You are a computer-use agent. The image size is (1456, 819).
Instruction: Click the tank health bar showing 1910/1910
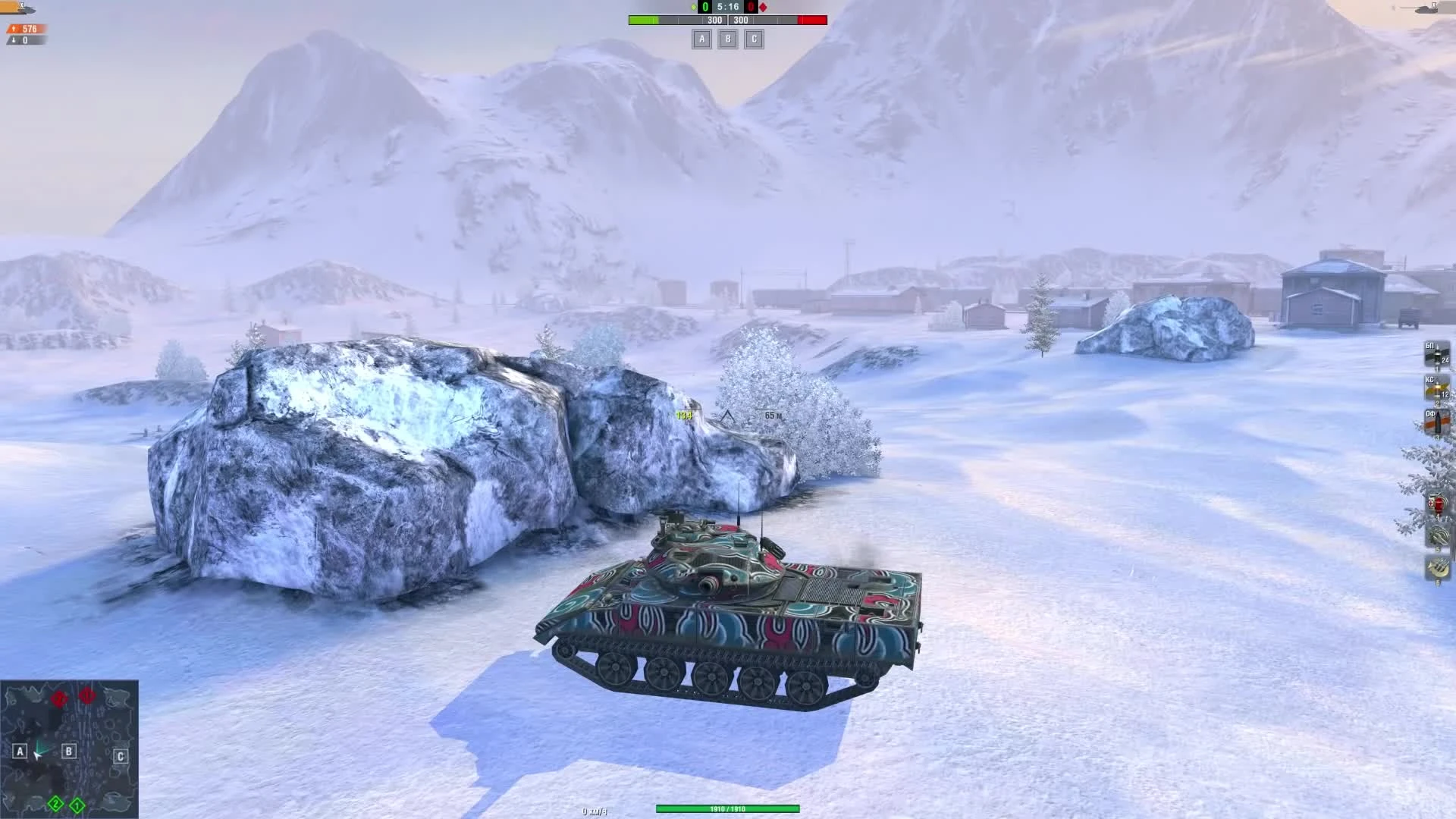(x=728, y=809)
